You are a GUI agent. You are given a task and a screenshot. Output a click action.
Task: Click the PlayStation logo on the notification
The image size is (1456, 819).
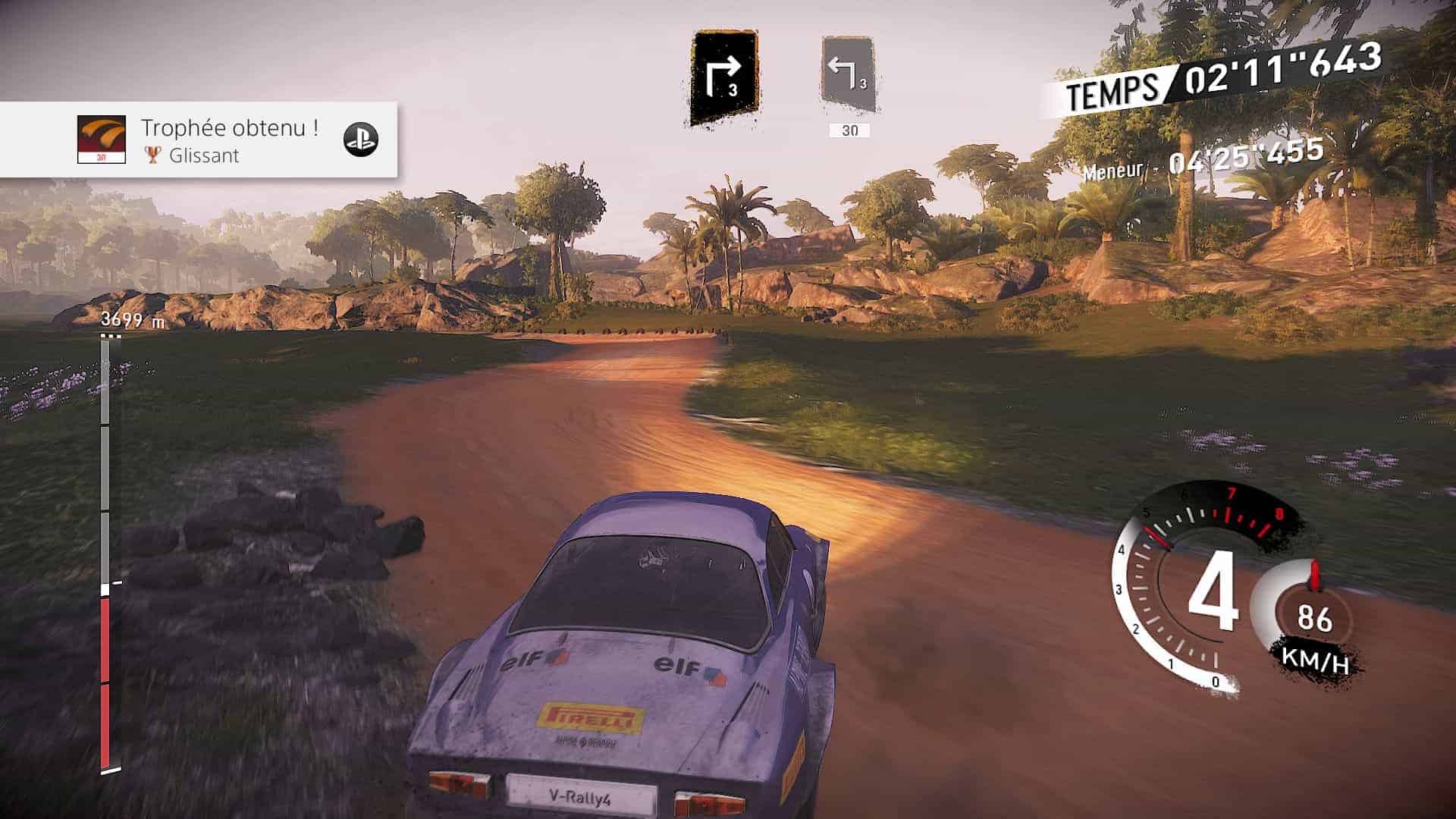(360, 140)
